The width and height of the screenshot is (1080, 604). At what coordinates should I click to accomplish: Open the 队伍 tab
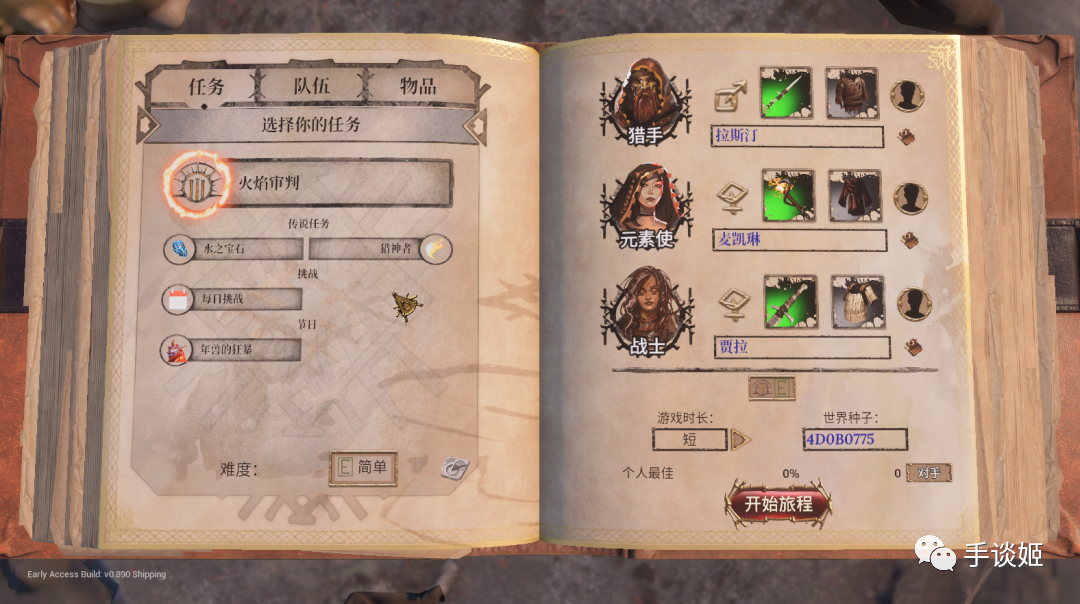pos(312,86)
